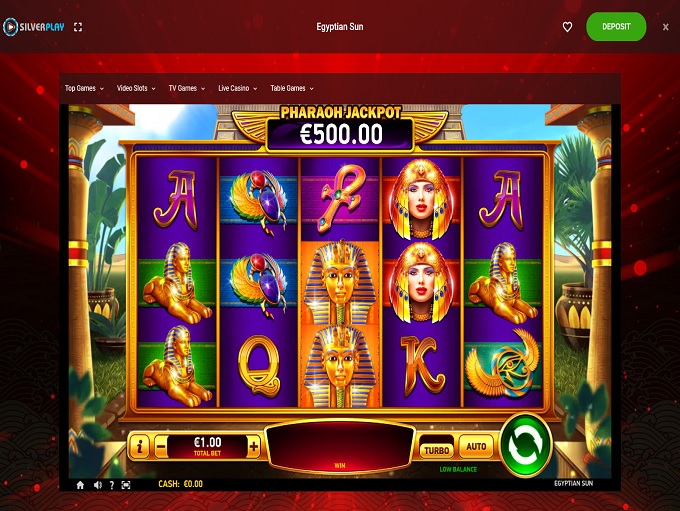Go to the home icon in game bar

pyautogui.click(x=81, y=485)
